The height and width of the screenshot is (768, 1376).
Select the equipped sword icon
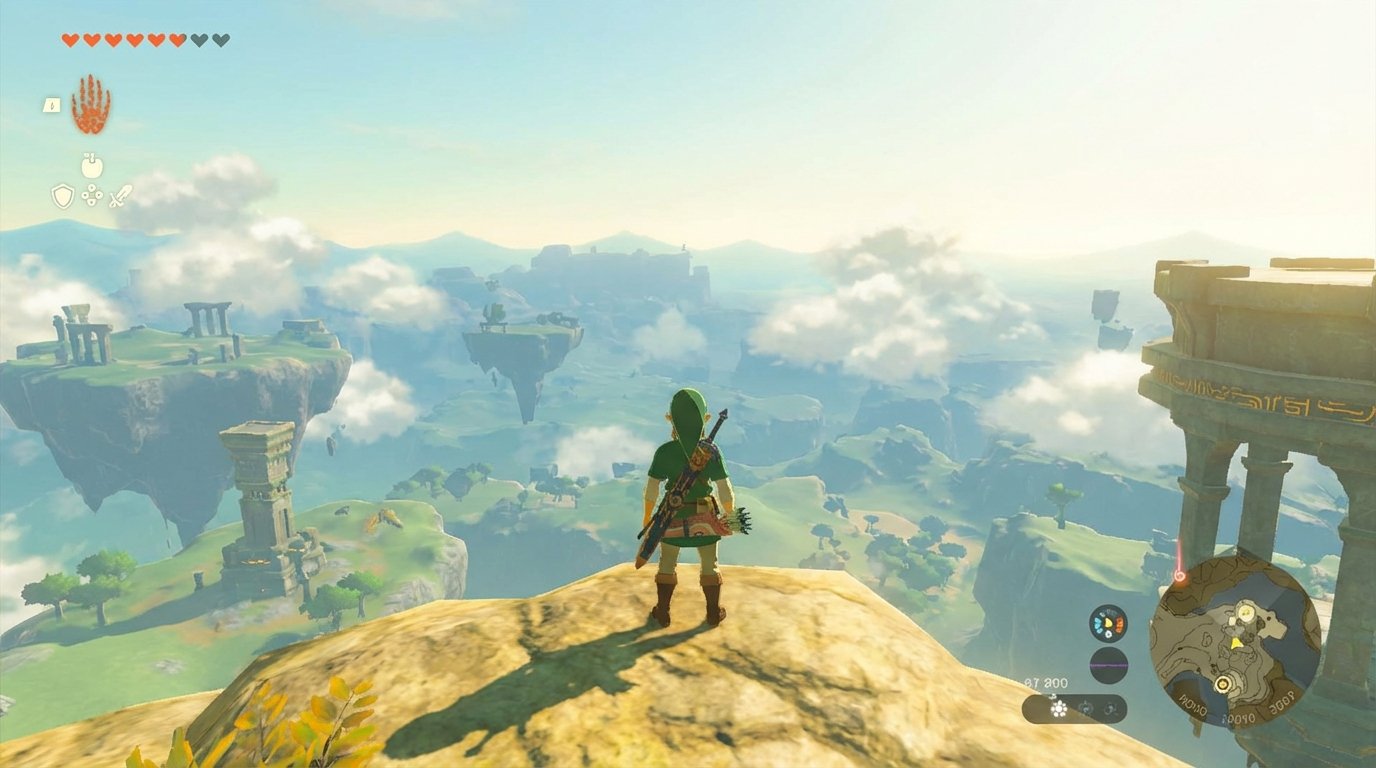[x=120, y=195]
